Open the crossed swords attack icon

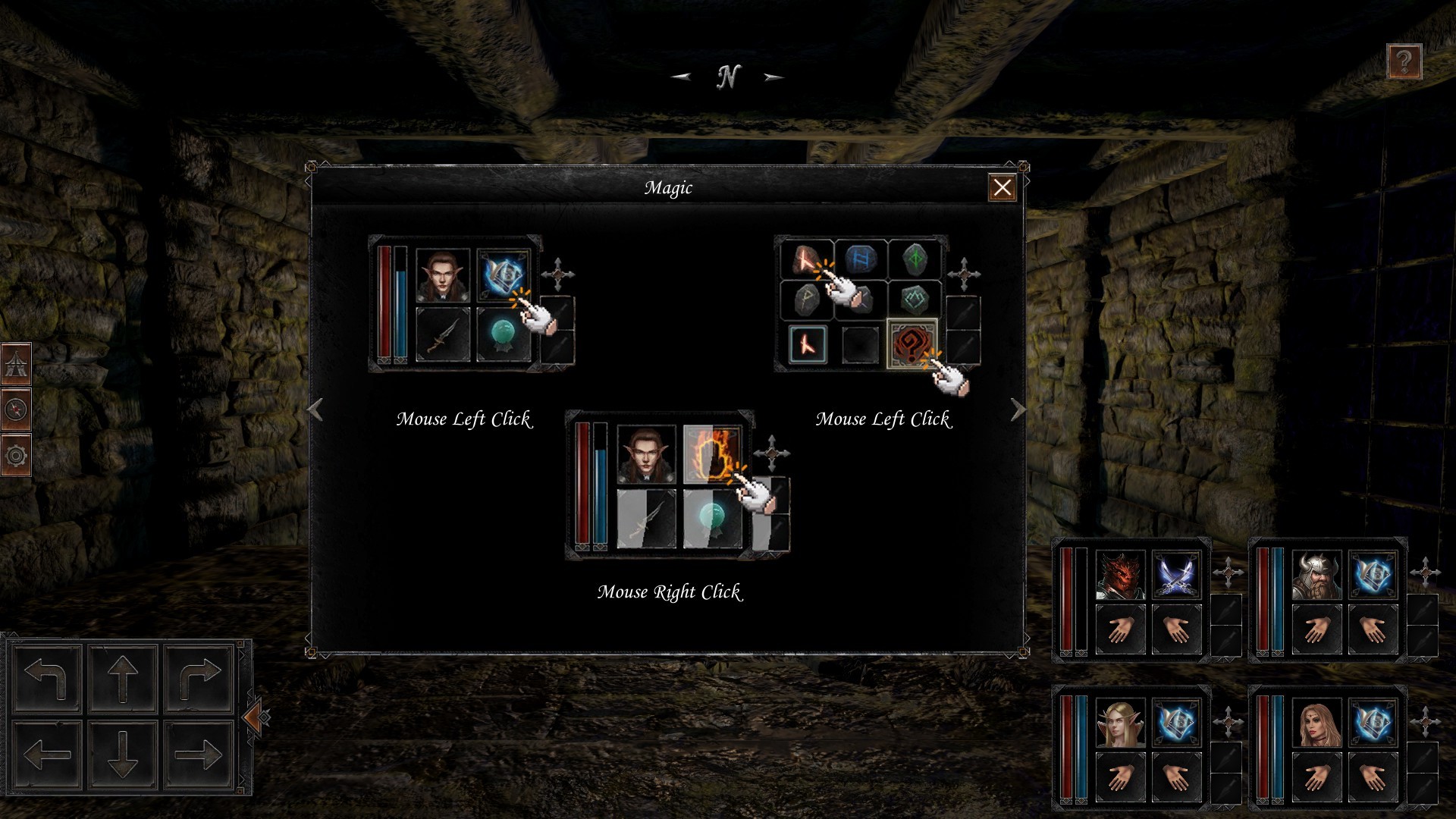(1175, 575)
